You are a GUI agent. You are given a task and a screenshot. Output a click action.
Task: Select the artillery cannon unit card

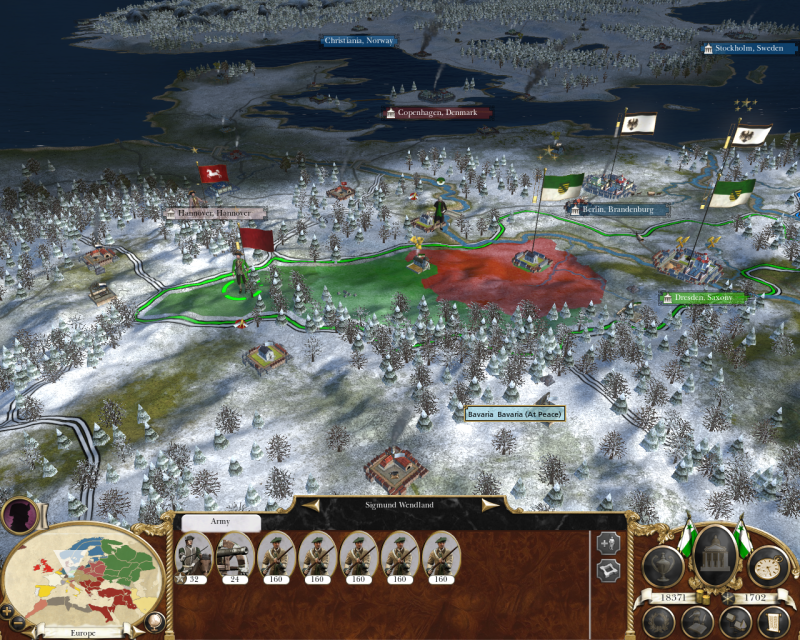pyautogui.click(x=235, y=556)
